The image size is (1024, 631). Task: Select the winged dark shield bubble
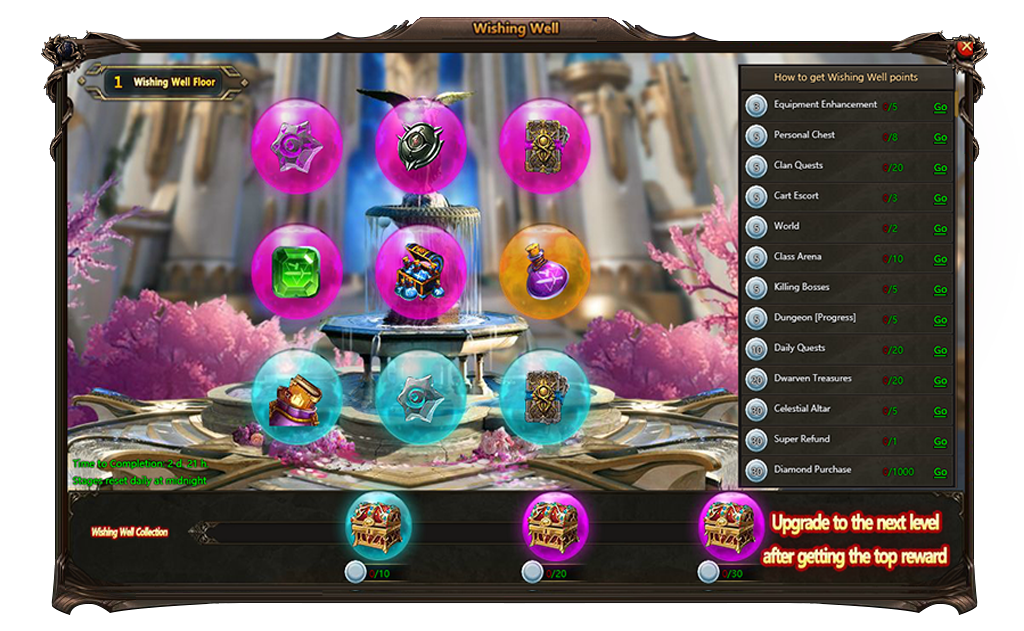click(x=421, y=144)
